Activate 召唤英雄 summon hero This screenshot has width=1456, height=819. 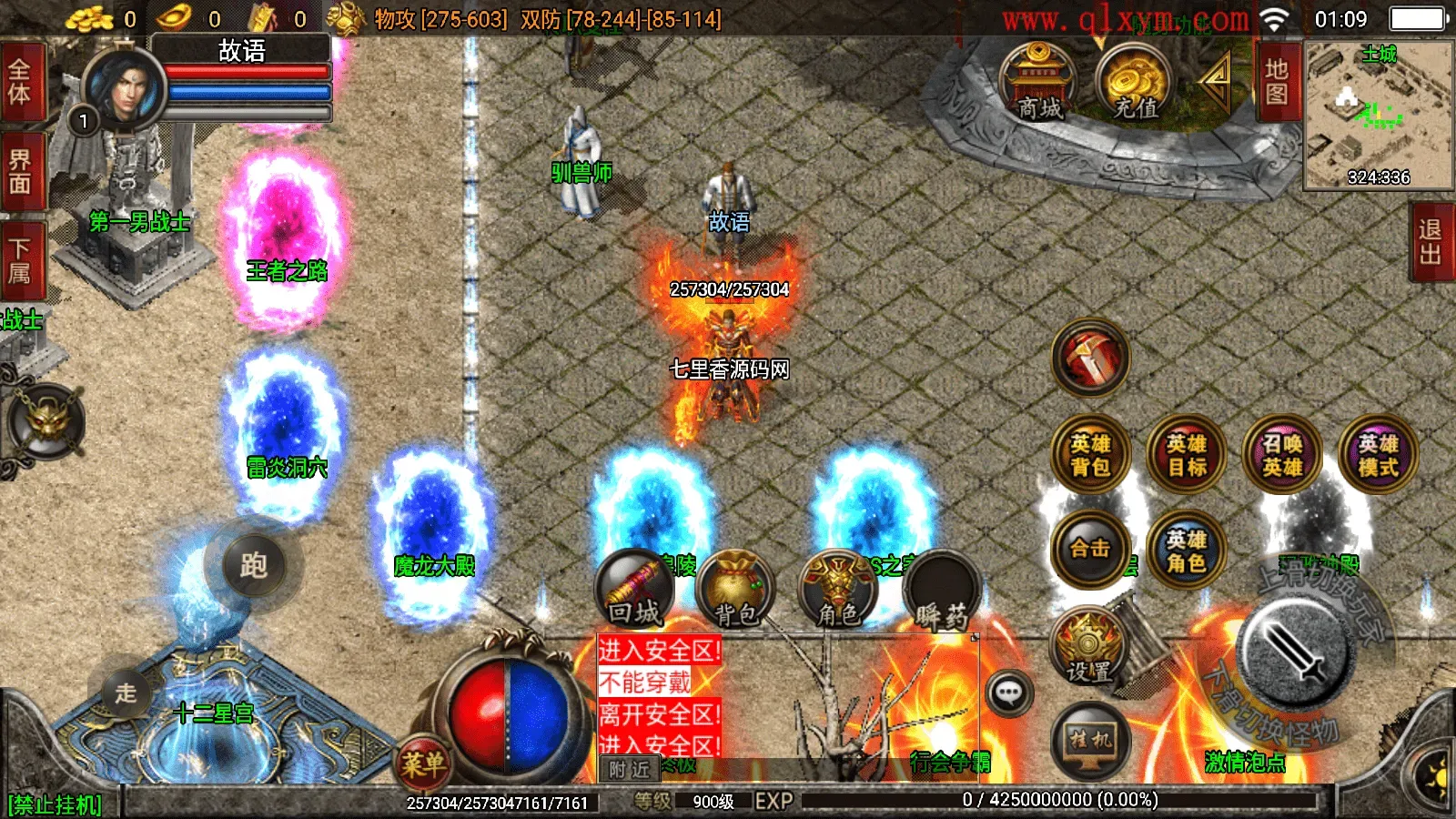point(1282,455)
